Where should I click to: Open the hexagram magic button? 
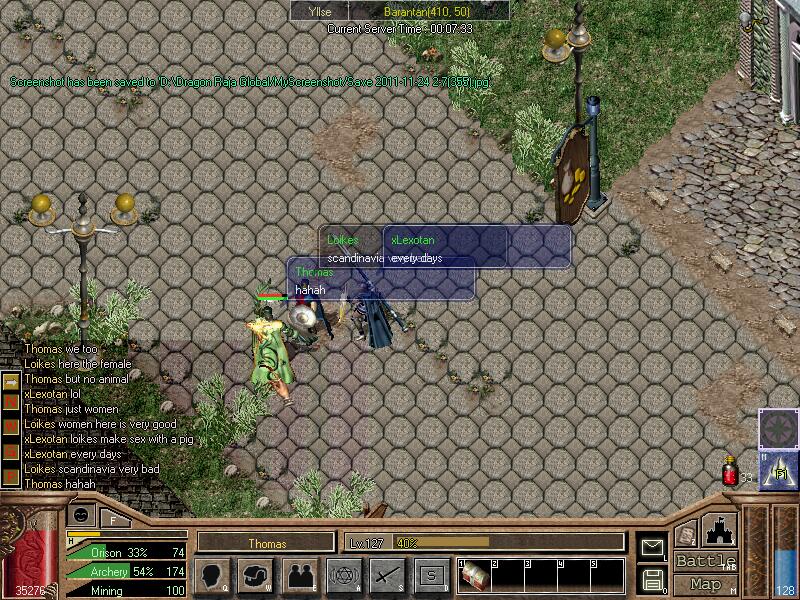(x=343, y=575)
